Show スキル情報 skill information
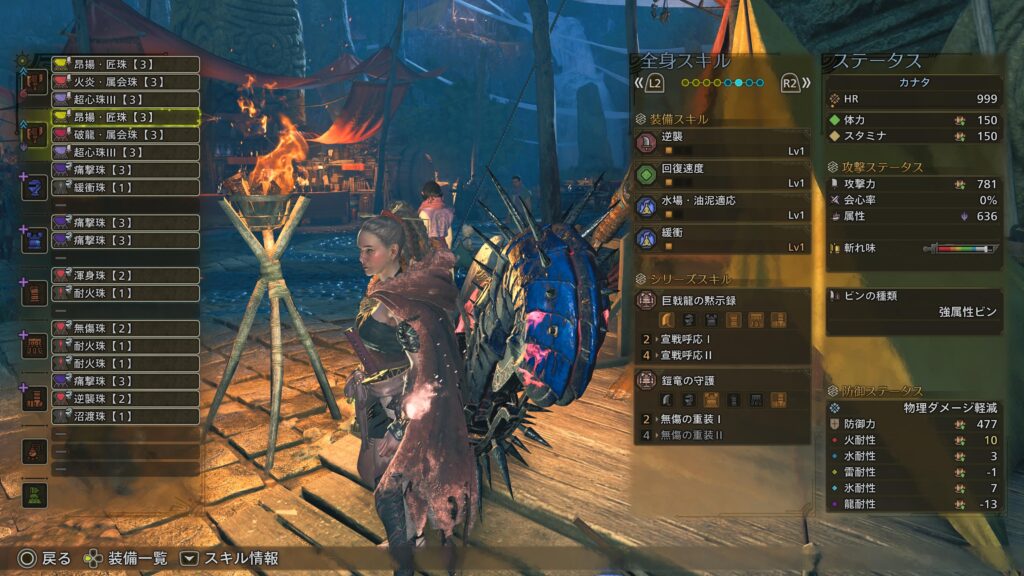 (x=230, y=559)
